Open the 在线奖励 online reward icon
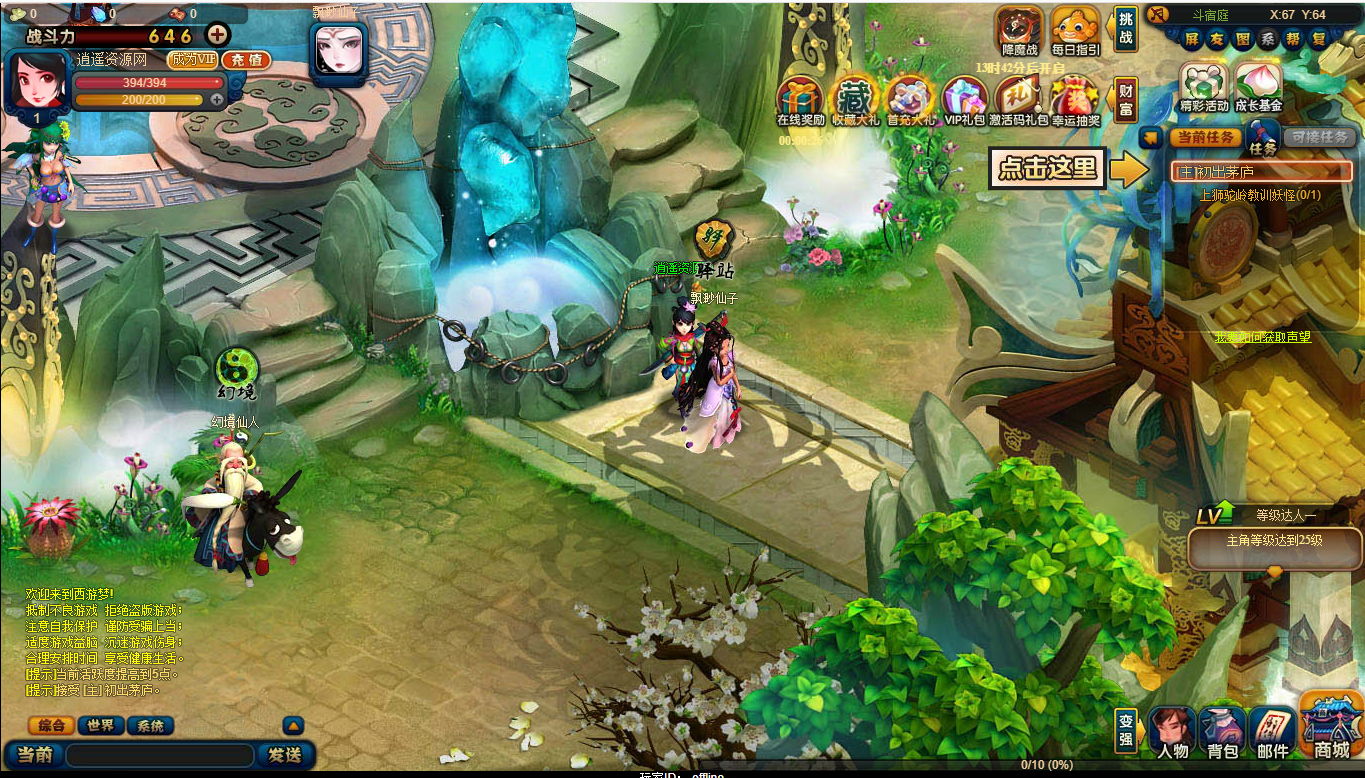 coord(800,102)
